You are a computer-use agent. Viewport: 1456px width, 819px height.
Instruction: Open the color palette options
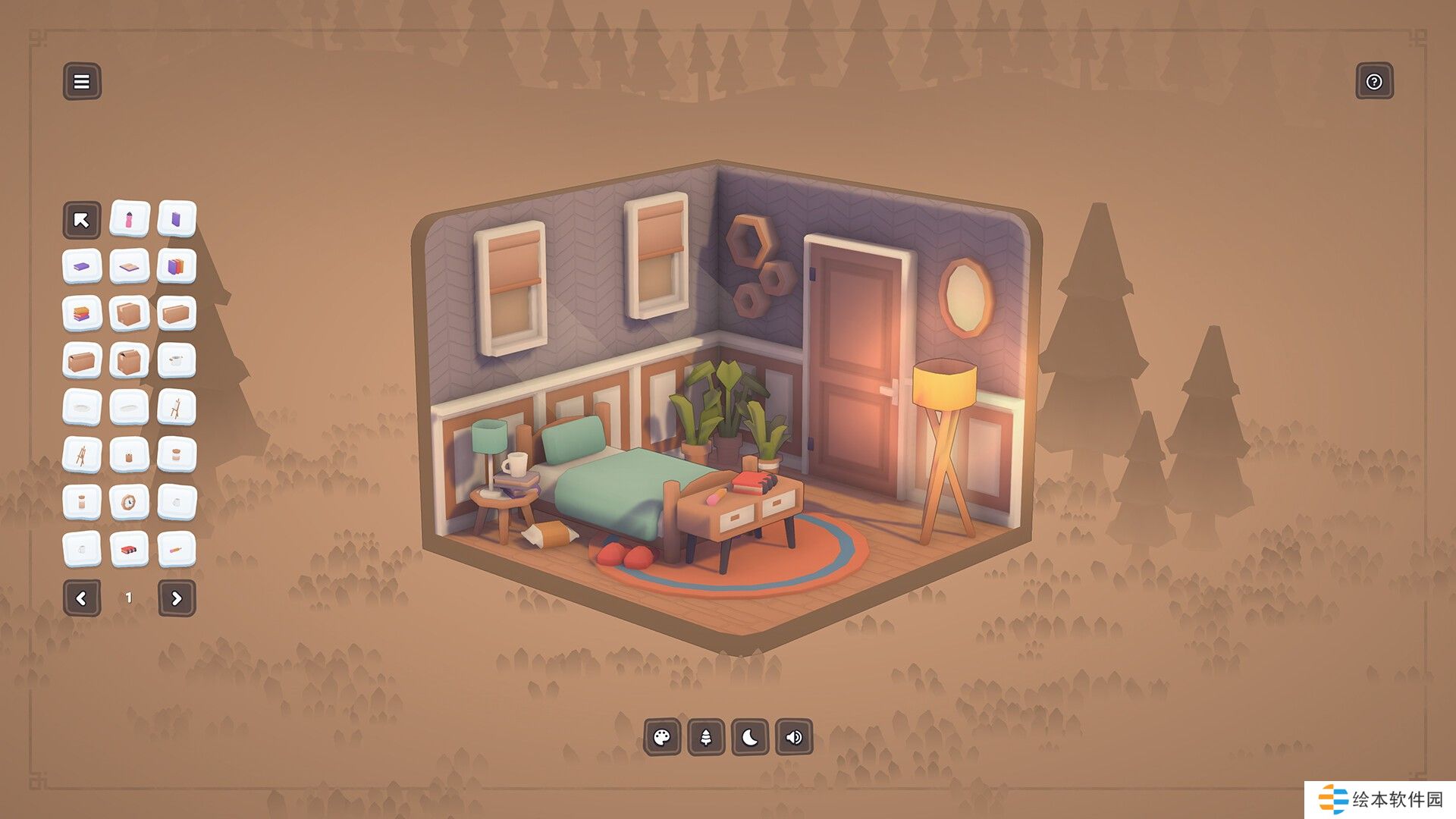[662, 737]
